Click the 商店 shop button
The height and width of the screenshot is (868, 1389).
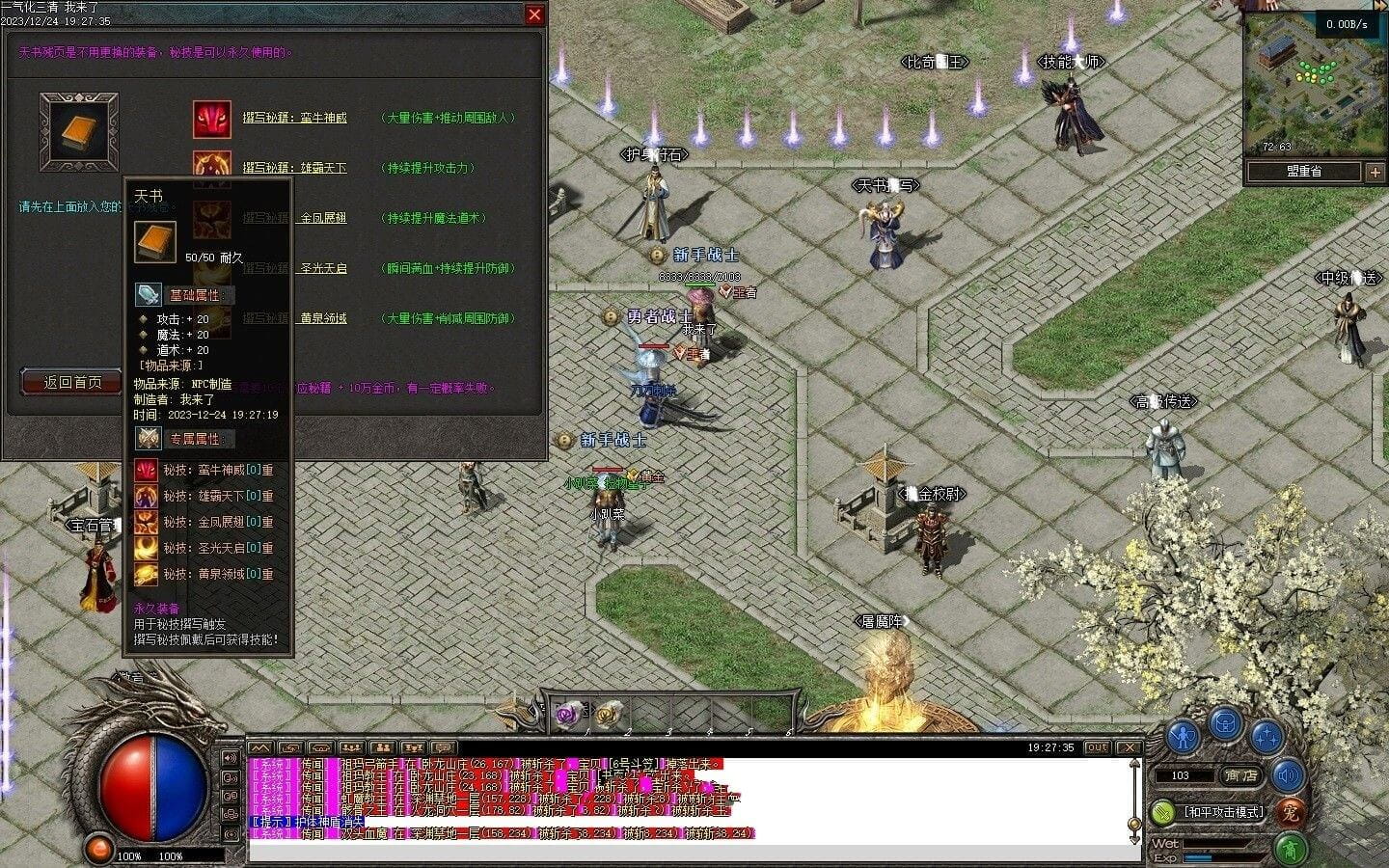click(1241, 775)
